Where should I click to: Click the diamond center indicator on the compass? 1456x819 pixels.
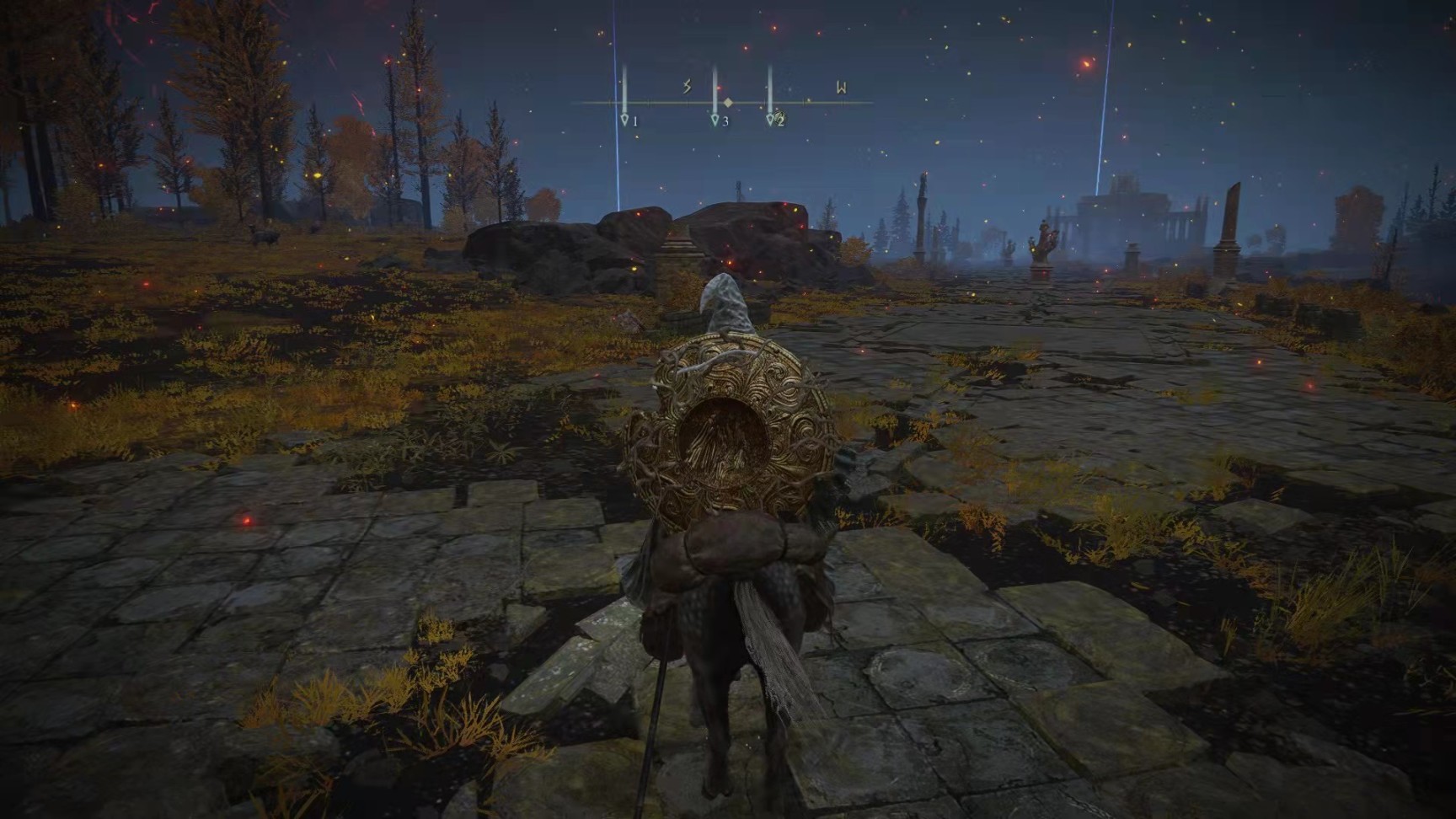[x=728, y=103]
